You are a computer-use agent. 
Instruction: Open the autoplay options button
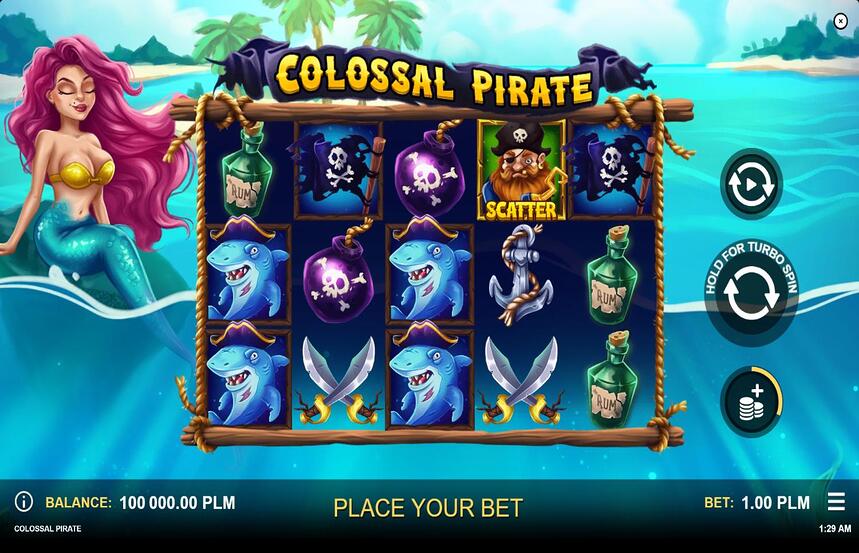coord(751,184)
